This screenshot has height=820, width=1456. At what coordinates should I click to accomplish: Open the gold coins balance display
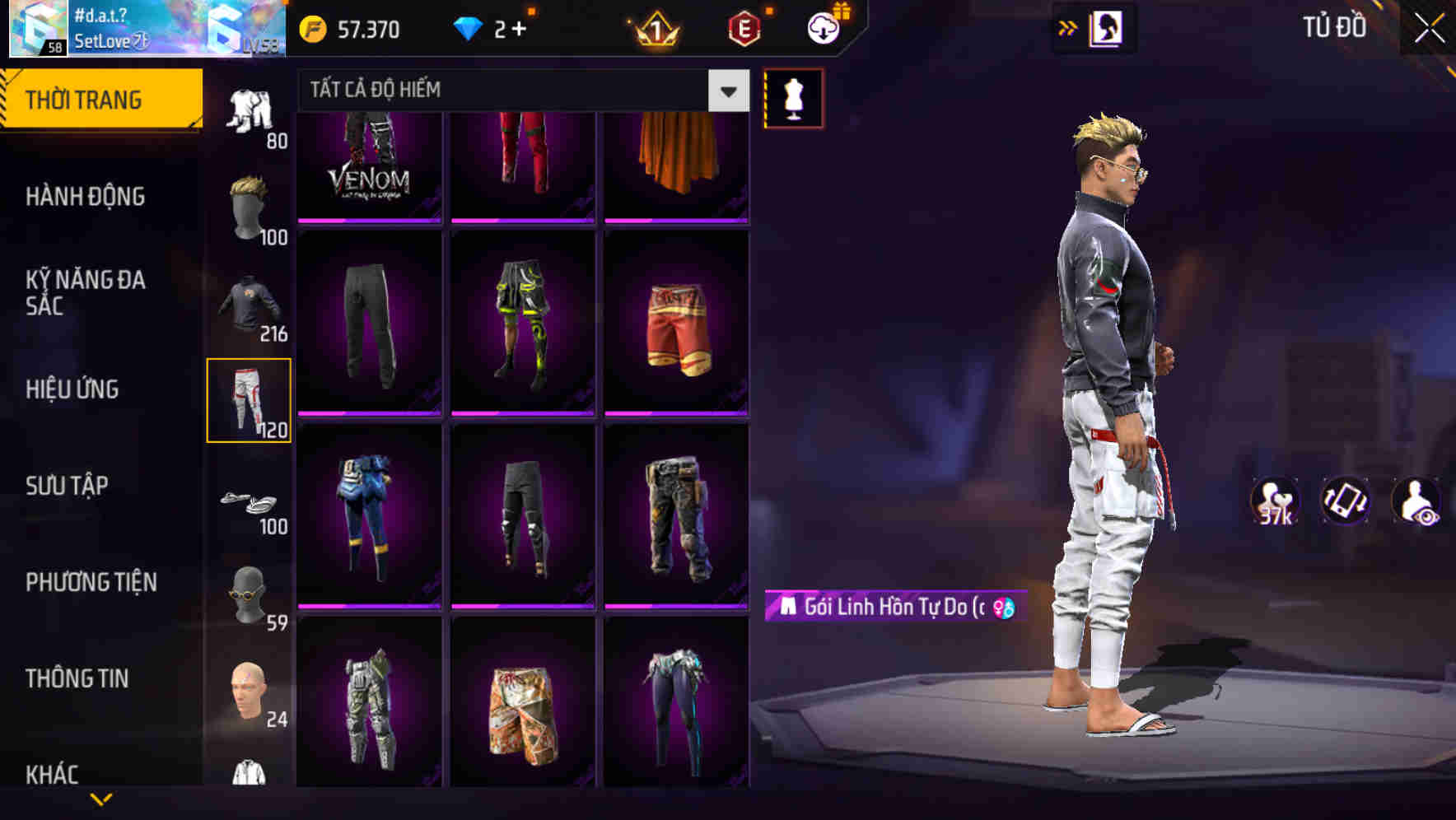coord(354,30)
